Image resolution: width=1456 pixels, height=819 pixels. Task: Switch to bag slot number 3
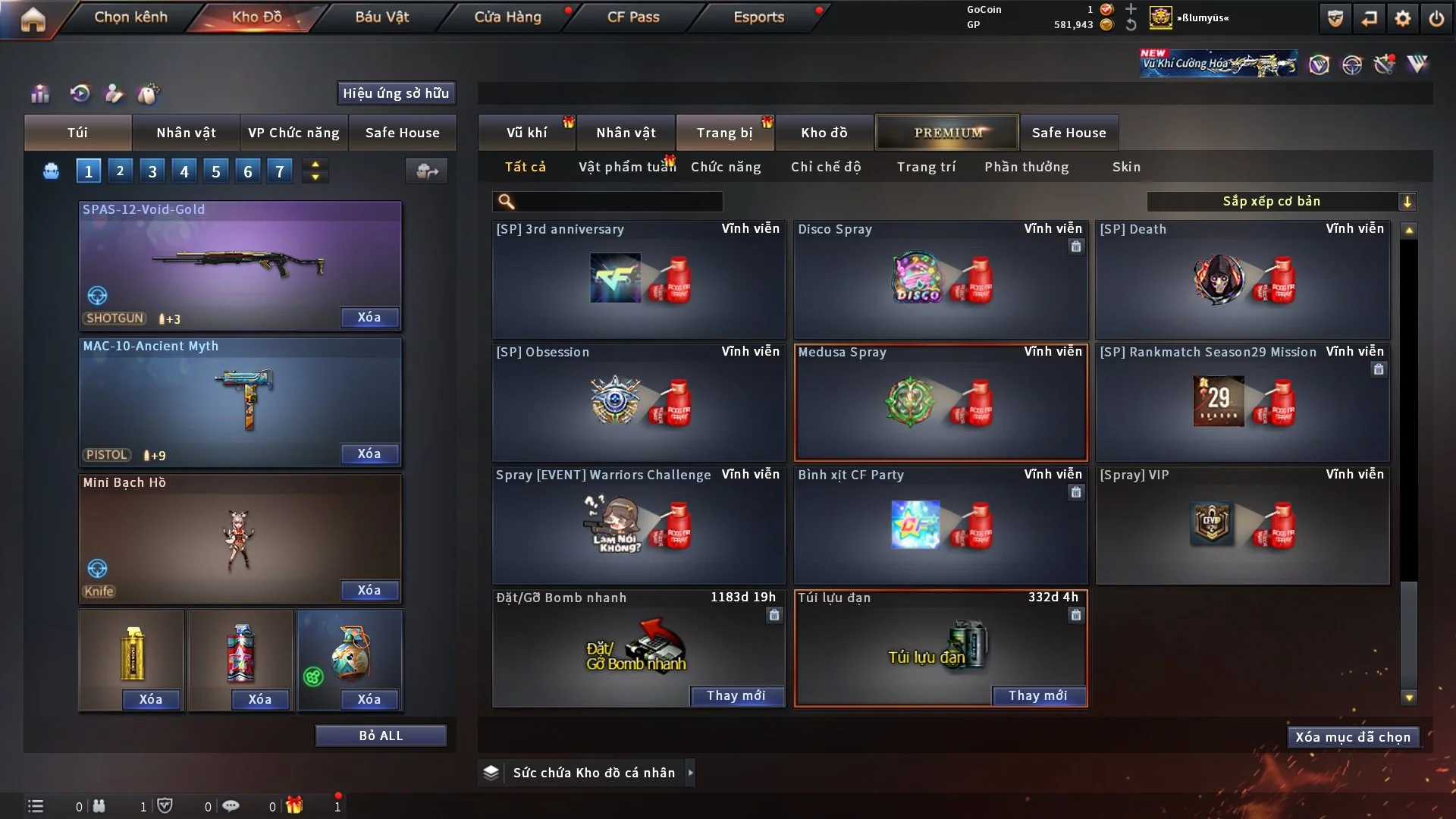[x=152, y=171]
